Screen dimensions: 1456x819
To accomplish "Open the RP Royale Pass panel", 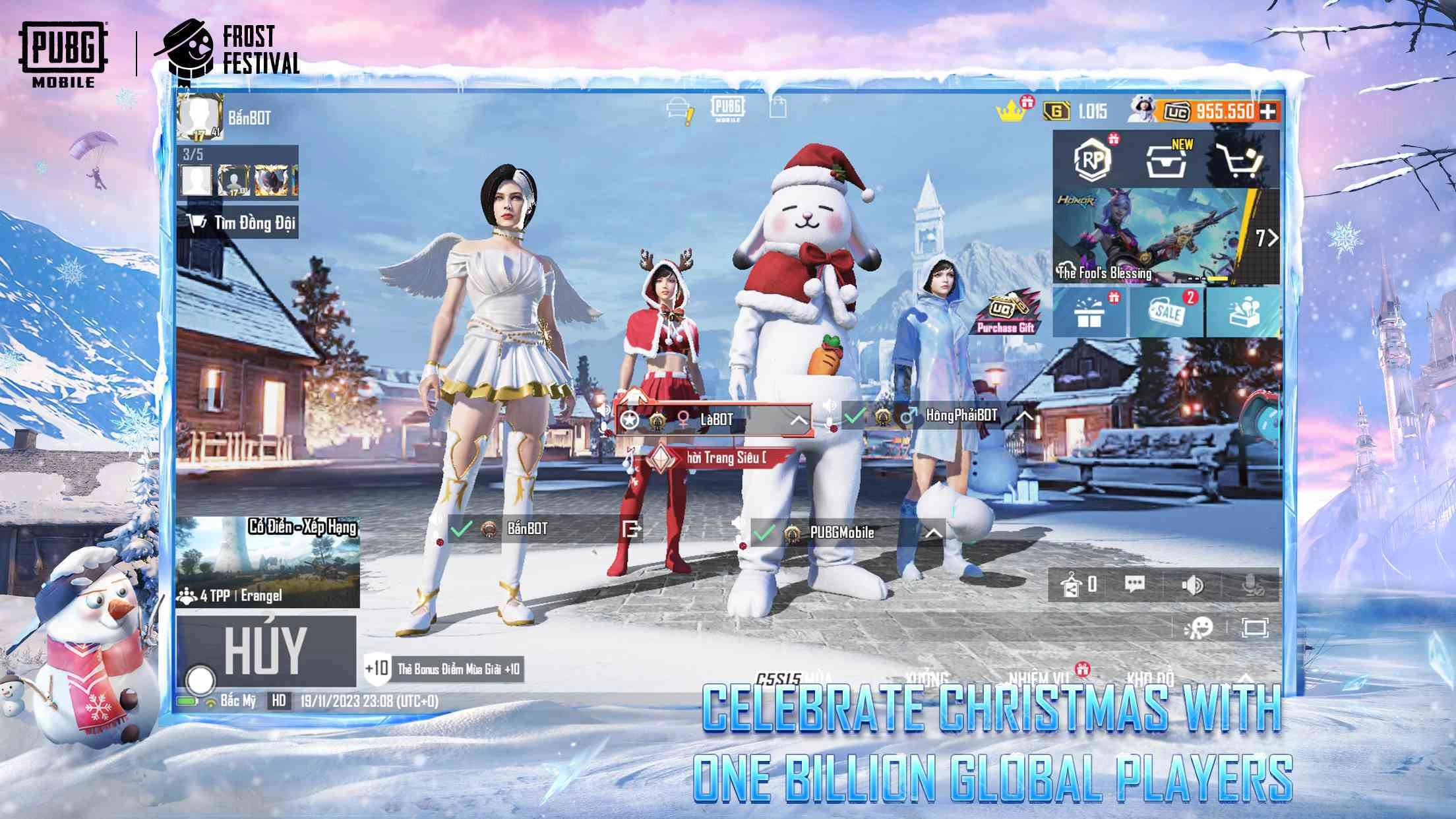I will 1093,159.
